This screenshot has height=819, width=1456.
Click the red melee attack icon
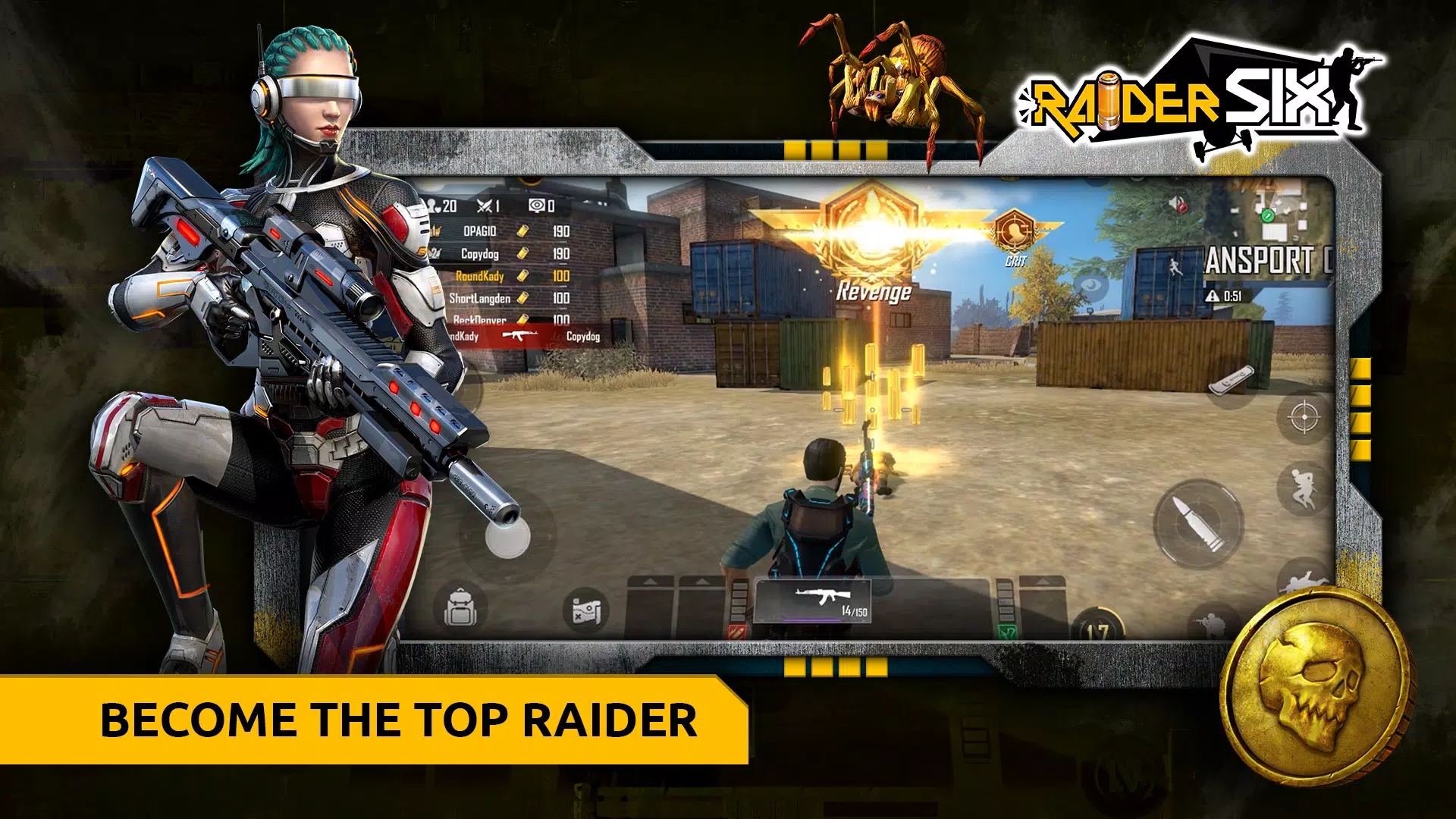point(736,632)
